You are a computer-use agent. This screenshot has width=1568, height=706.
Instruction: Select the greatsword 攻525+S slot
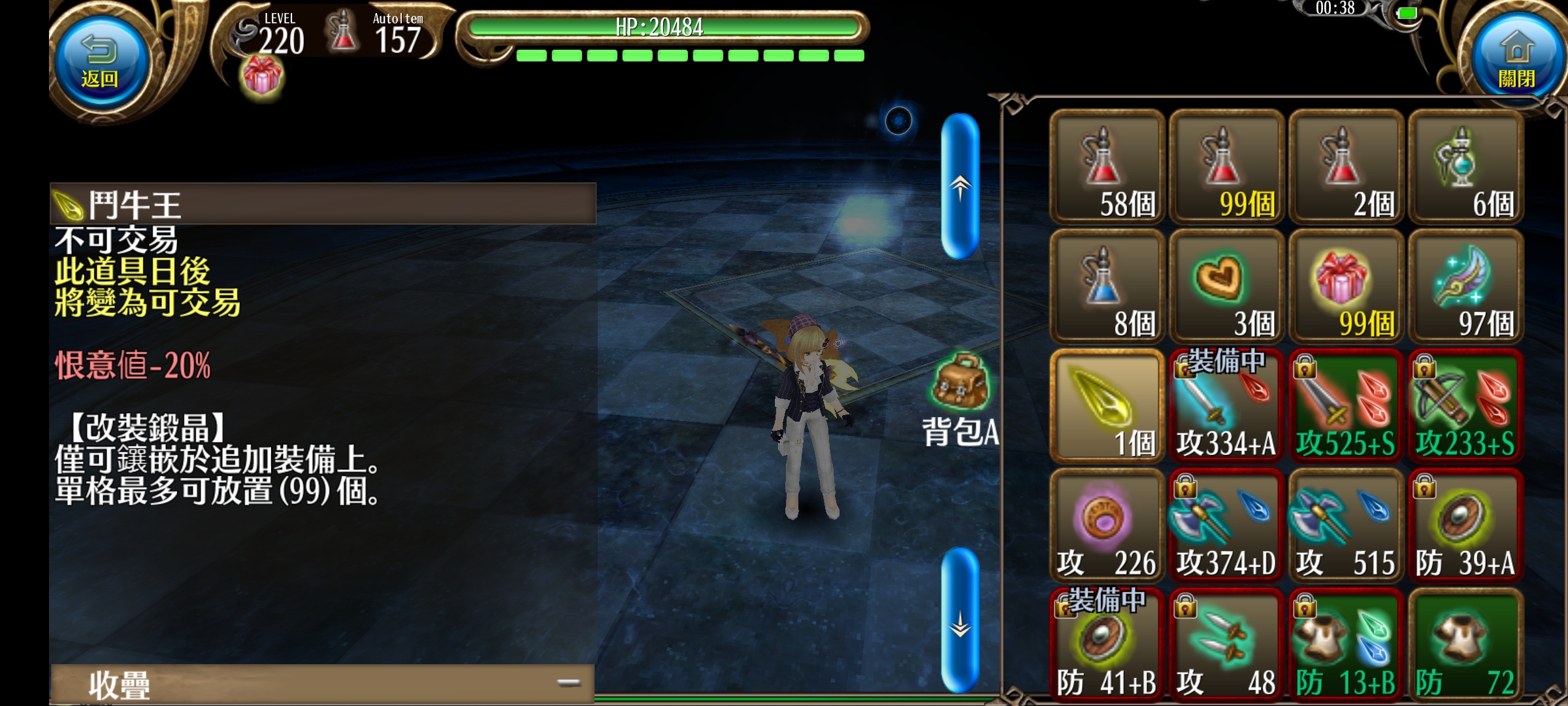[1346, 405]
